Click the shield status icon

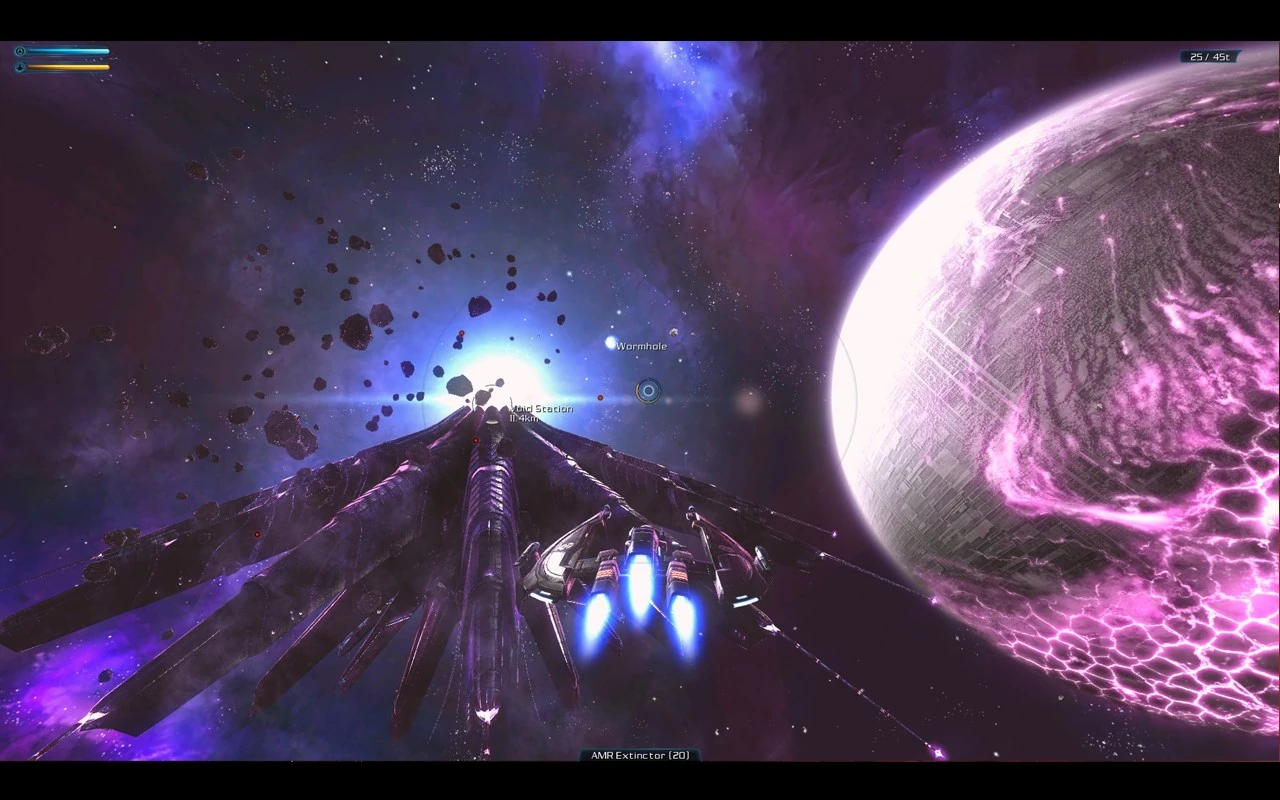(x=20, y=51)
